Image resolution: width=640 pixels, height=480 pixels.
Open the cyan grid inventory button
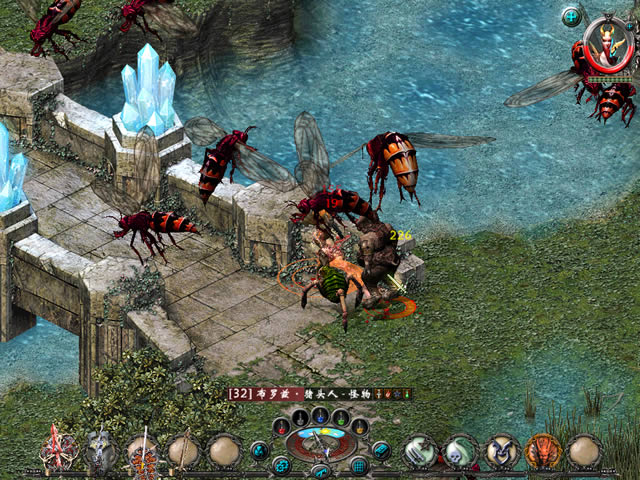(359, 465)
